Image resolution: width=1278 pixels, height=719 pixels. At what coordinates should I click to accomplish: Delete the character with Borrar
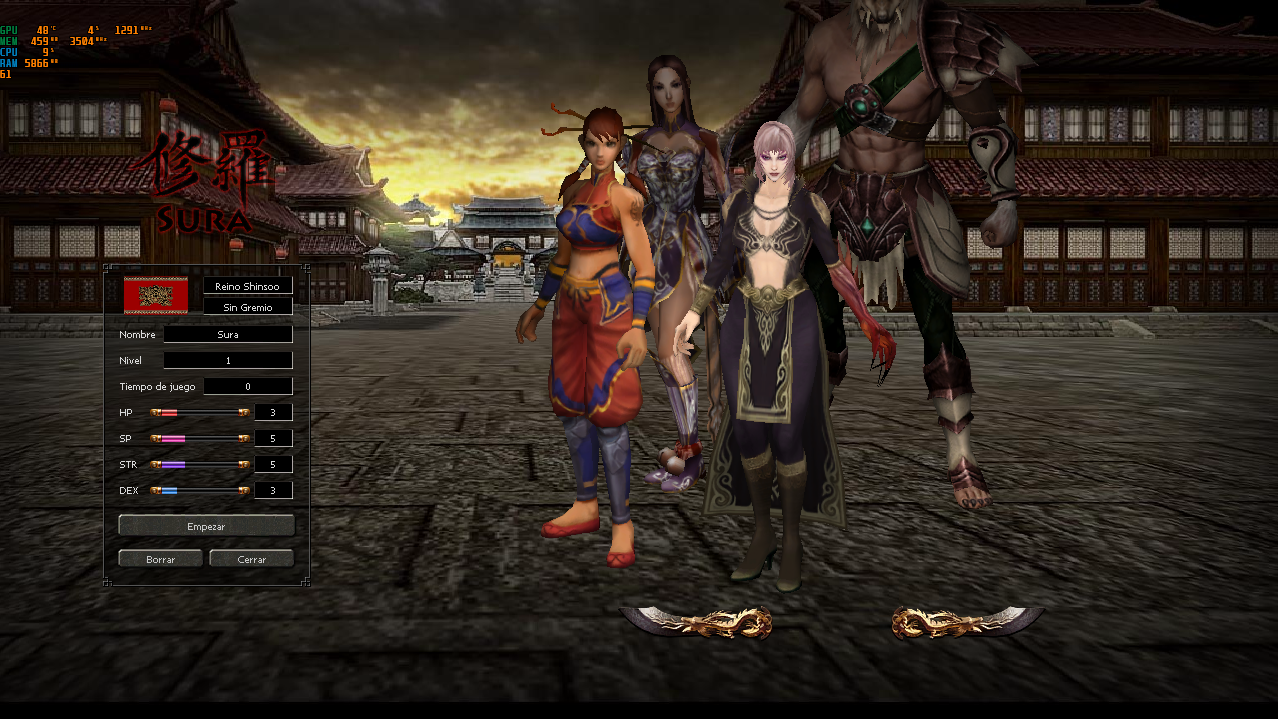(x=160, y=559)
